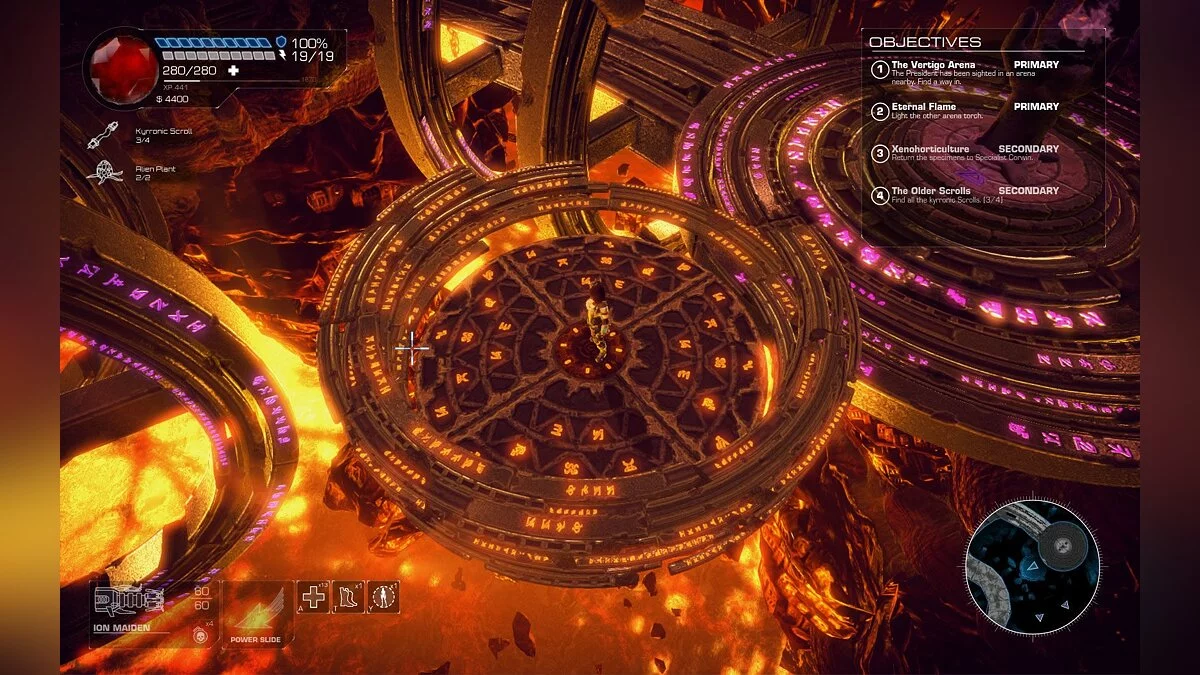Activate the figure silhouette item slot
Viewport: 1200px width, 675px height.
(x=384, y=598)
